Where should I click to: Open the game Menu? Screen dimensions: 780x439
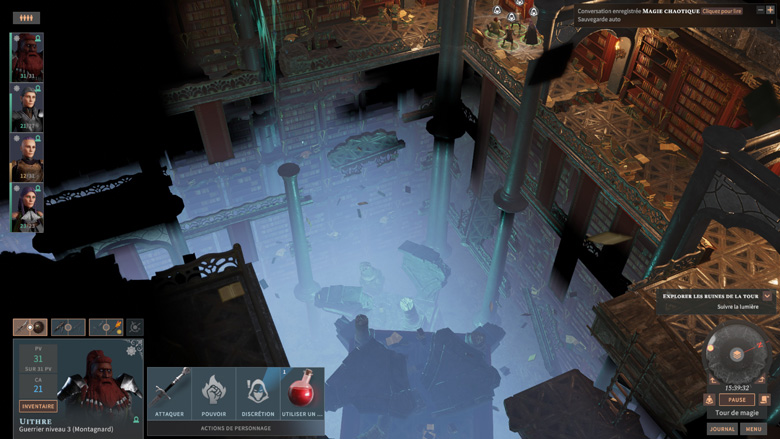pos(753,429)
